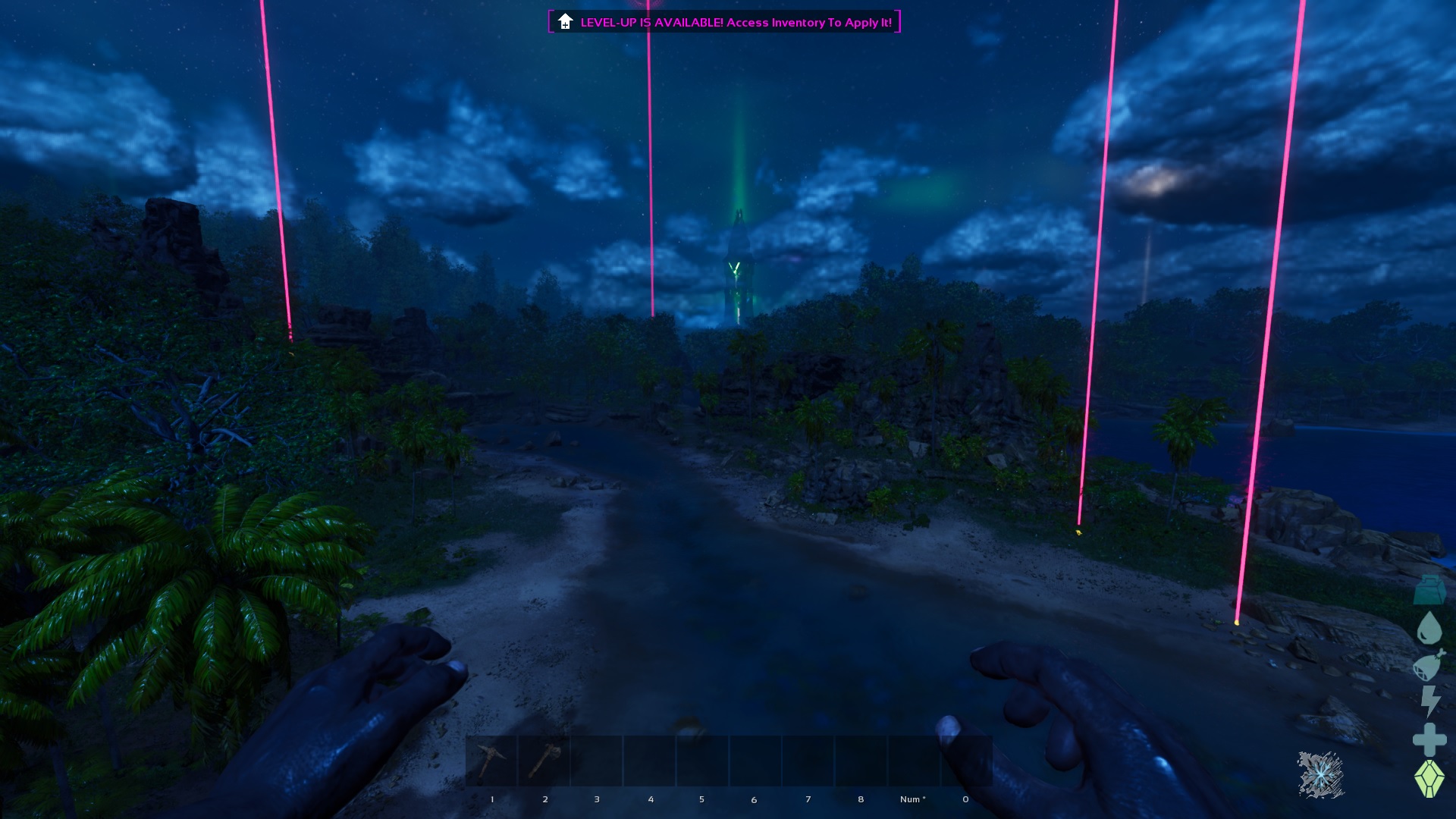Image resolution: width=1456 pixels, height=819 pixels.
Task: Click hotbar slot 4
Action: (651, 758)
